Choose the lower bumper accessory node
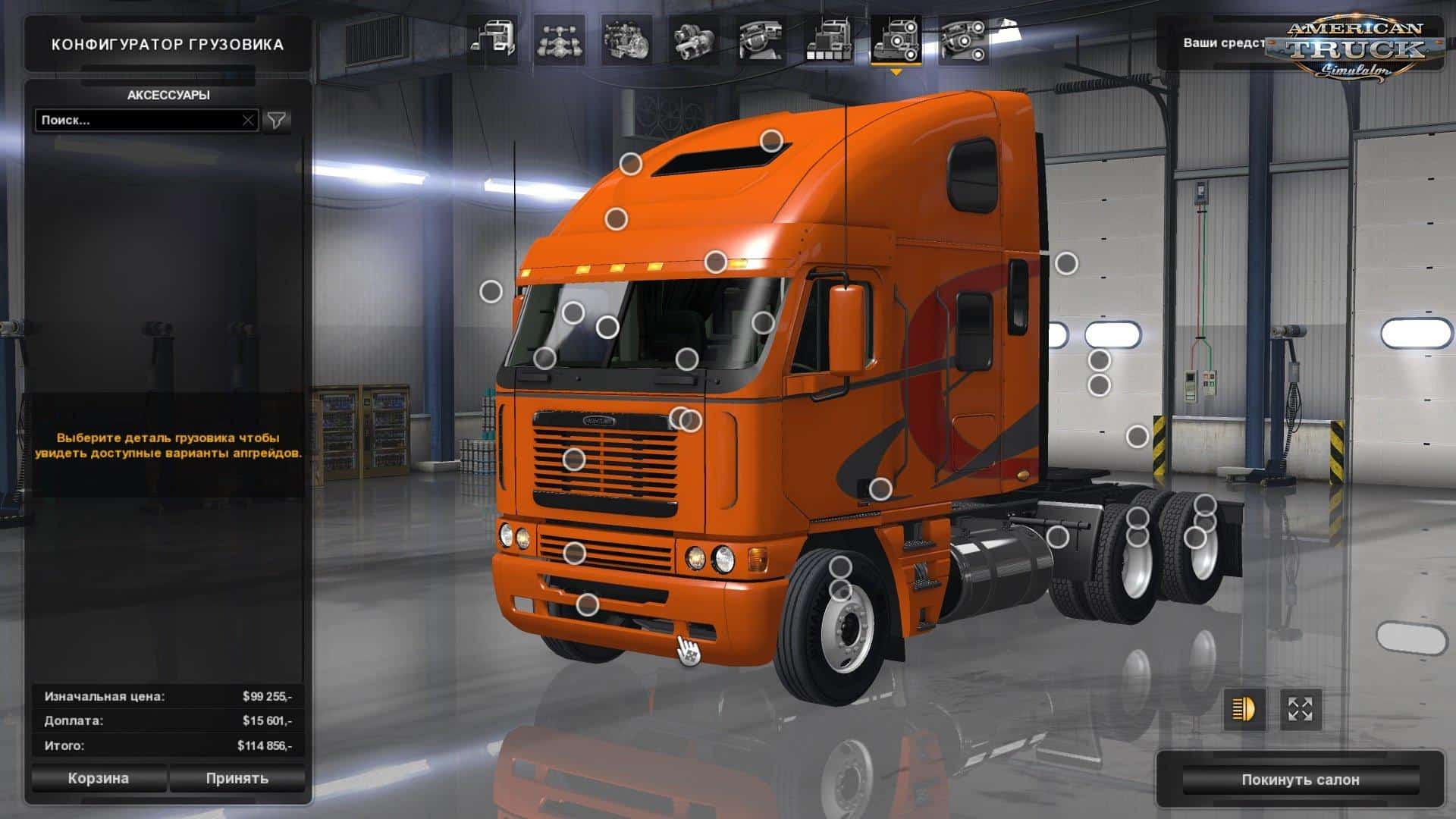 pyautogui.click(x=587, y=605)
